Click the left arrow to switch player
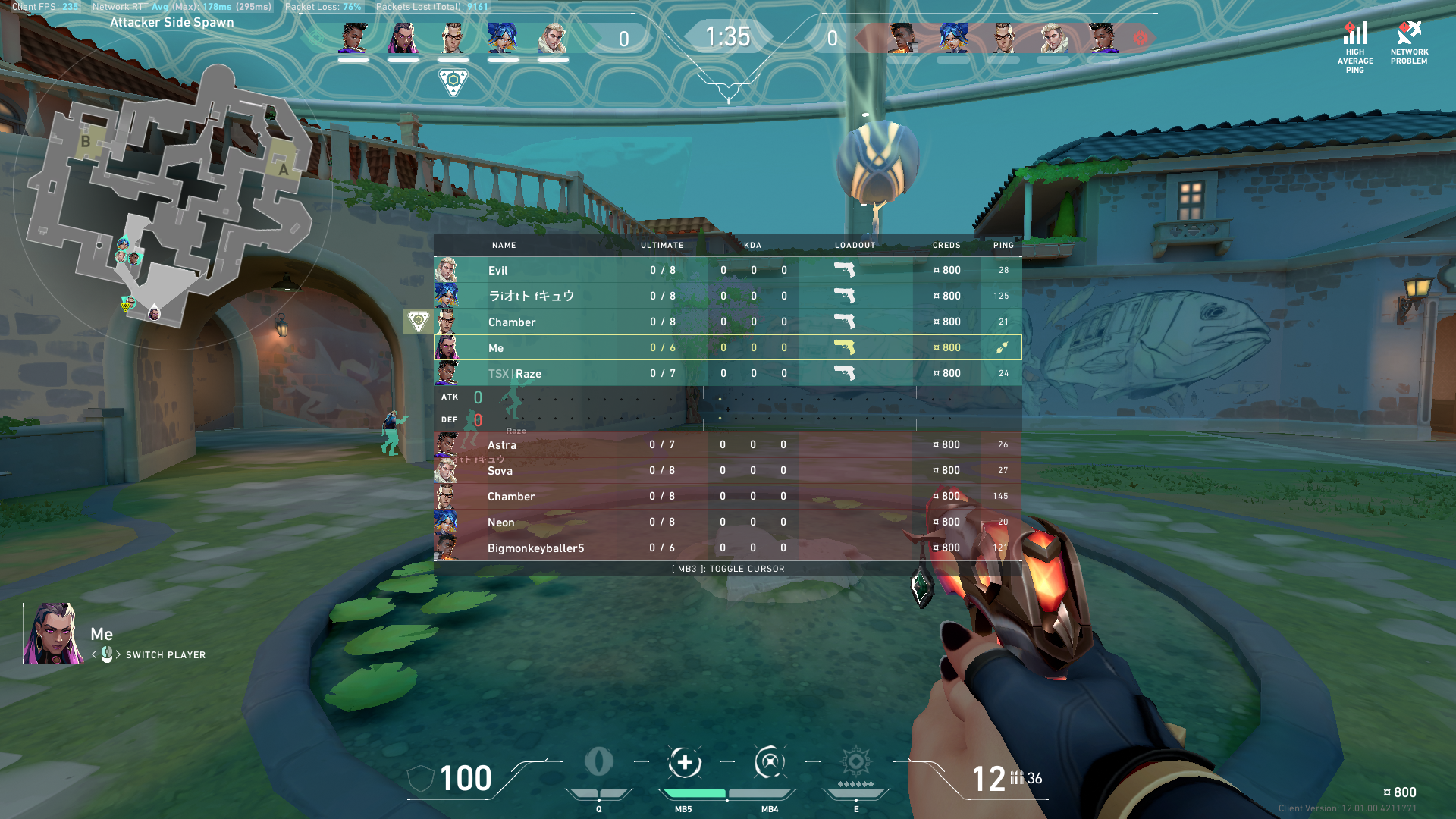Image resolution: width=1456 pixels, height=819 pixels. 94,655
